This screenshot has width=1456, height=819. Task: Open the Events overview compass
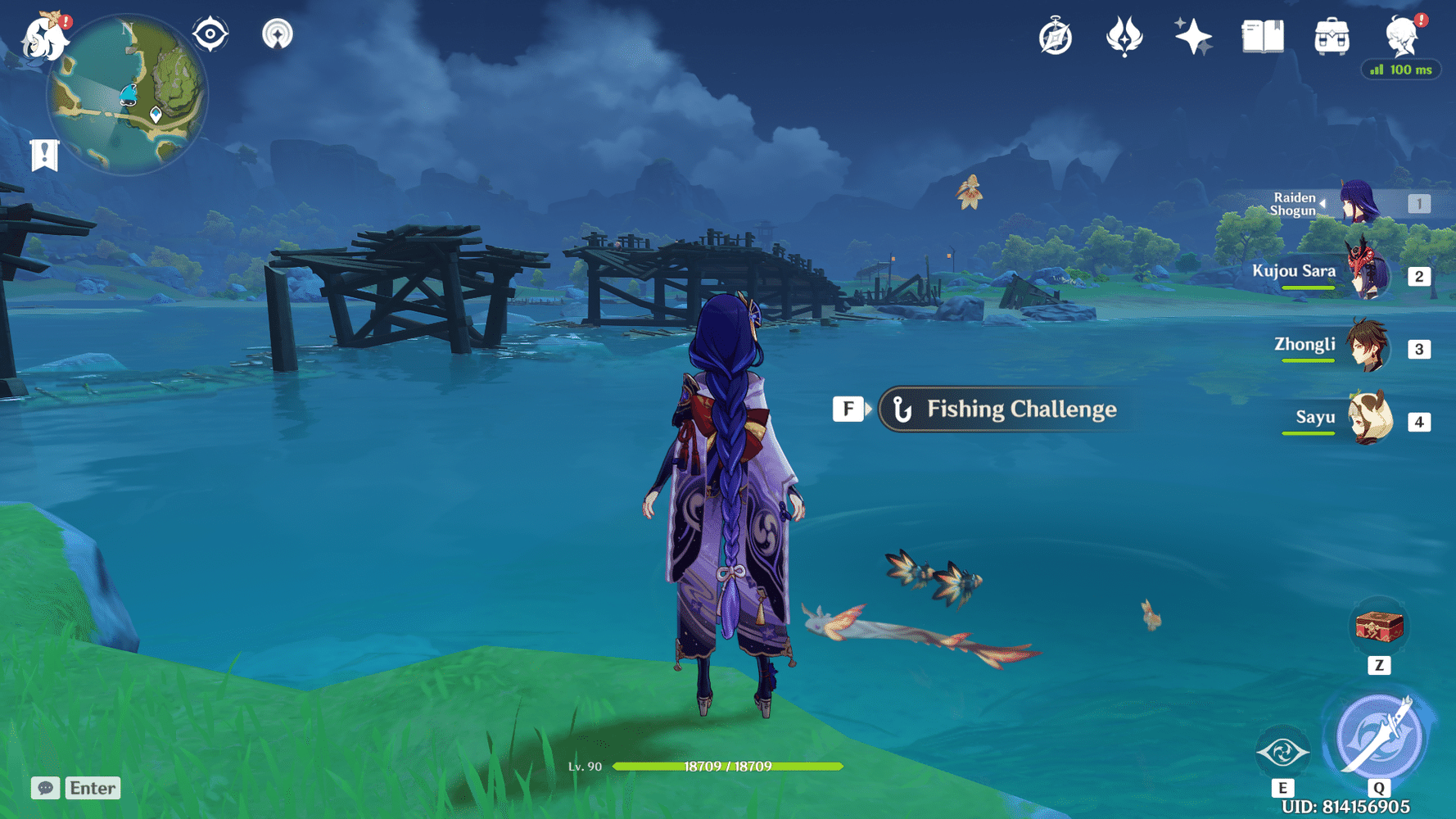1056,34
